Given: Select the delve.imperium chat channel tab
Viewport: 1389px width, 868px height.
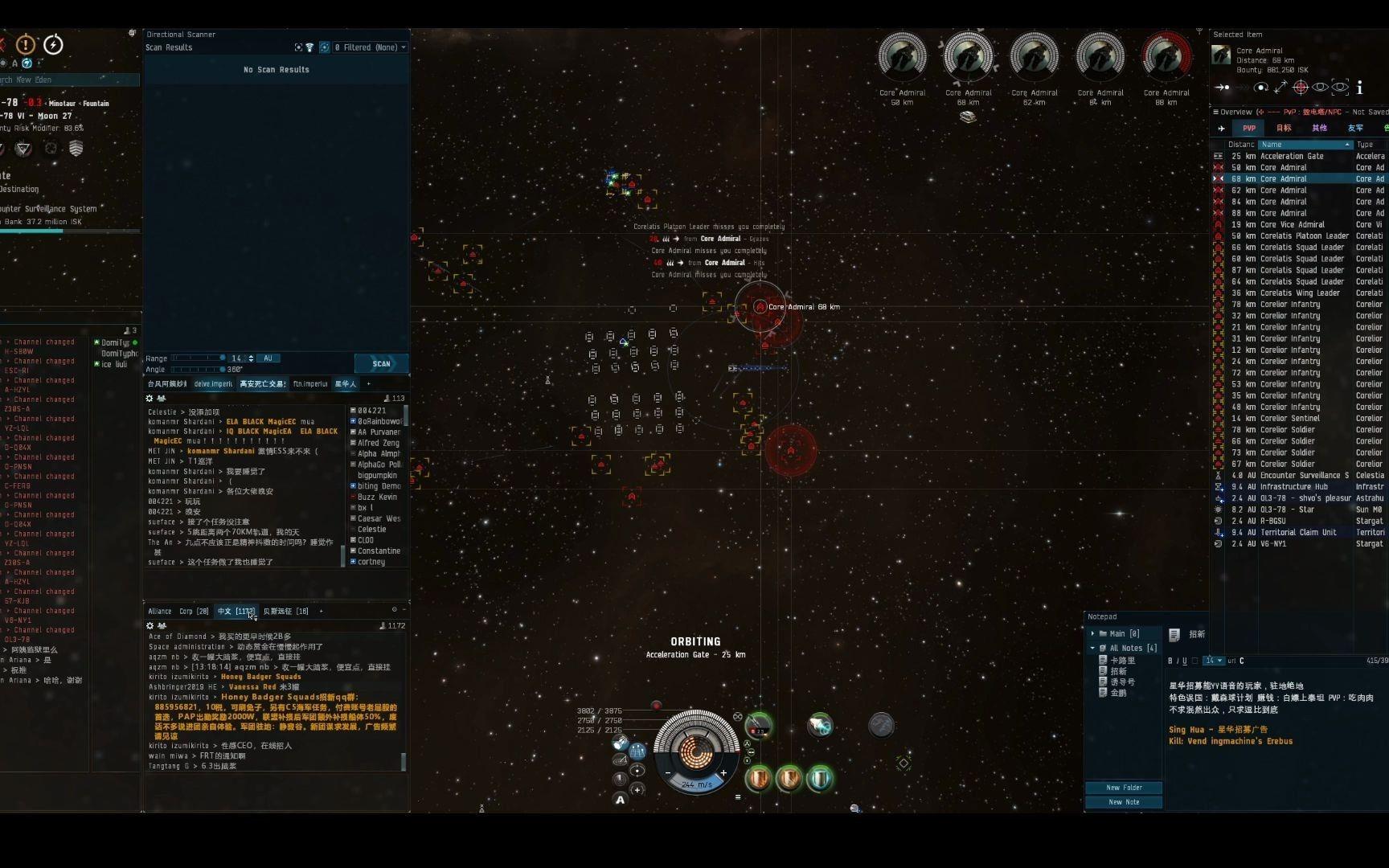Looking at the screenshot, I should [213, 384].
